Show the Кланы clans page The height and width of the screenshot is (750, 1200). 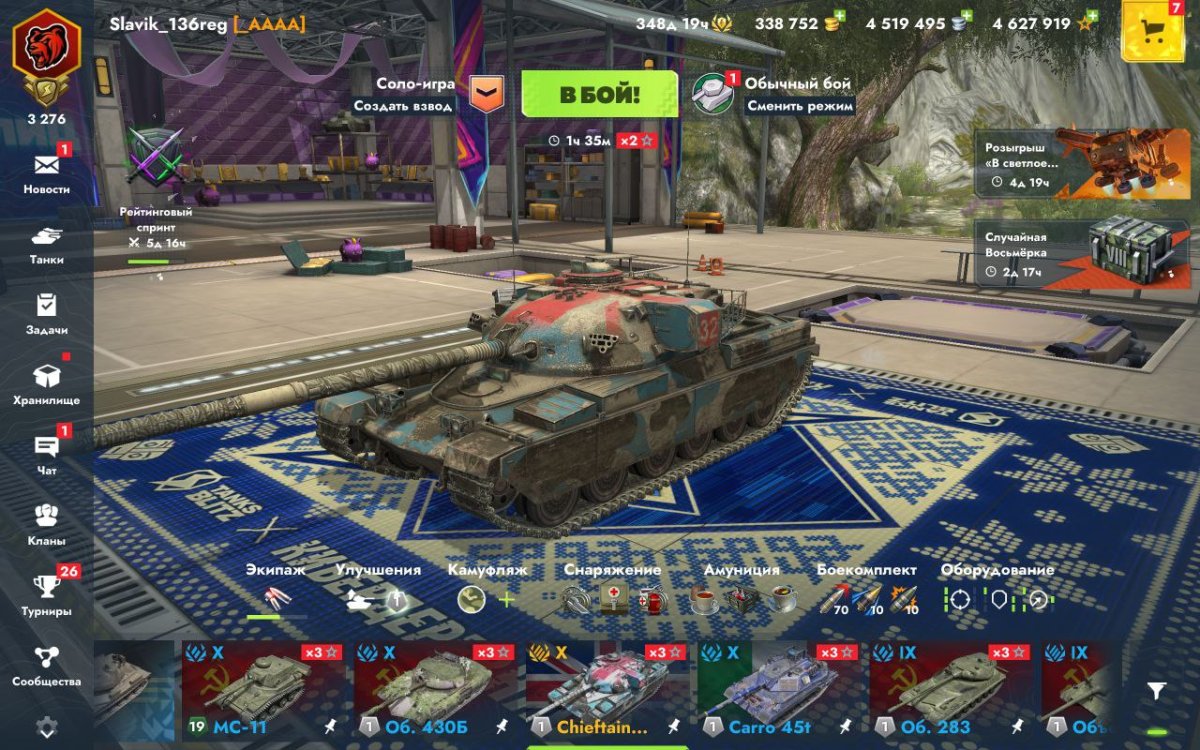[x=47, y=524]
